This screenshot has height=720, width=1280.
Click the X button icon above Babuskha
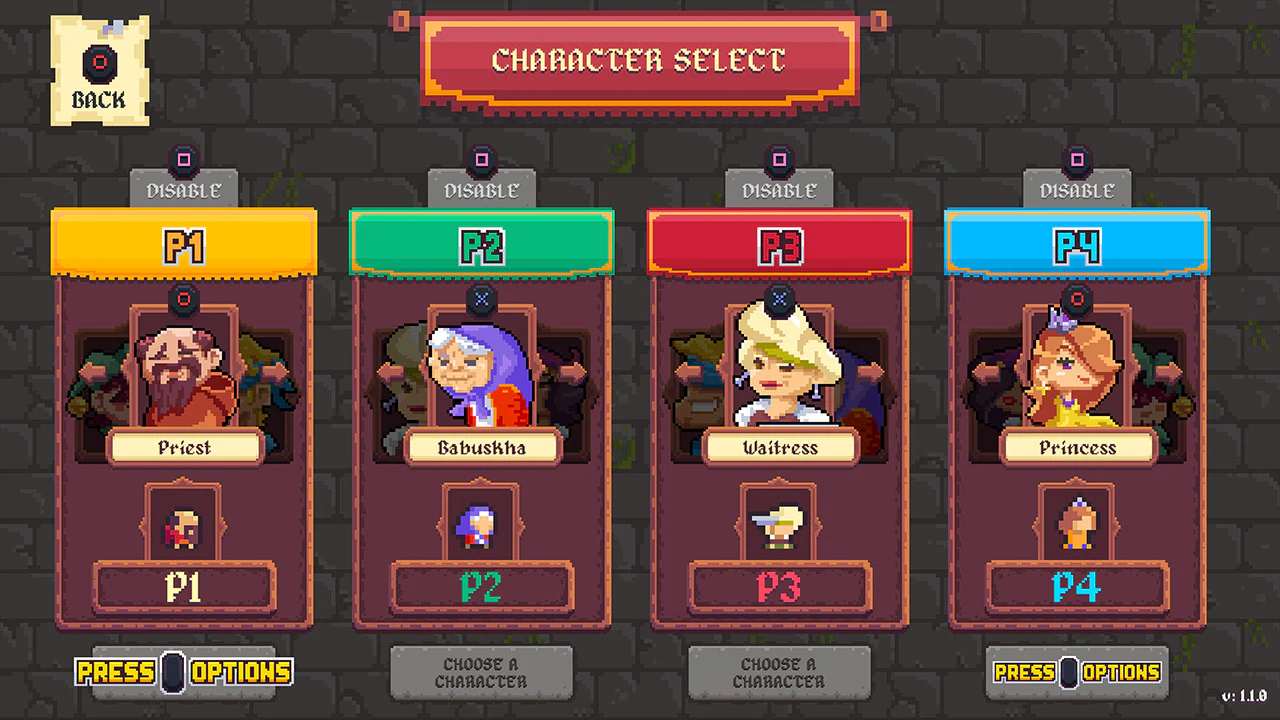tap(482, 299)
